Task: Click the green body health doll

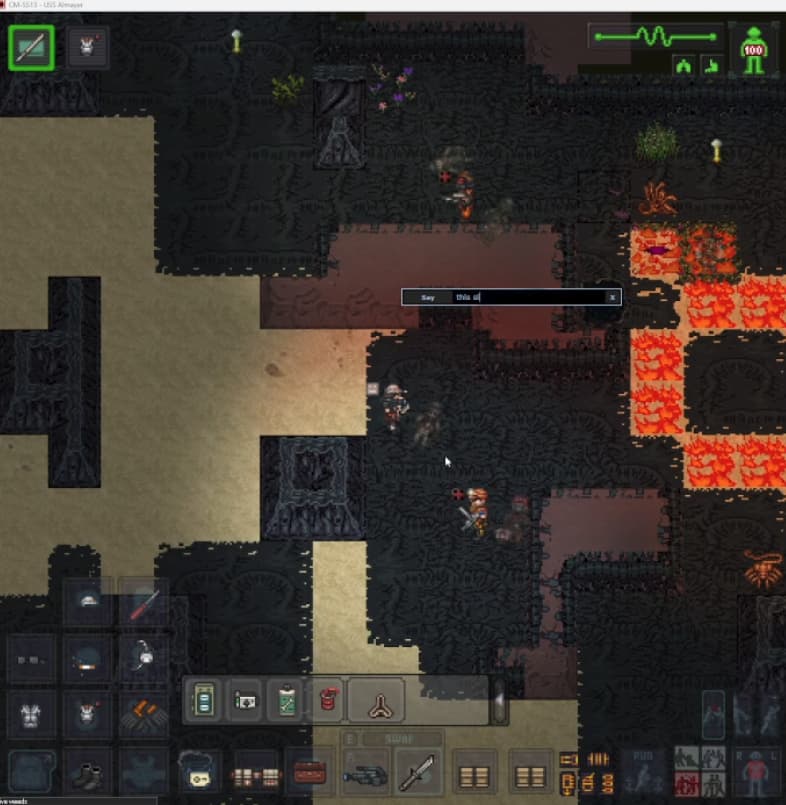Action: 754,48
